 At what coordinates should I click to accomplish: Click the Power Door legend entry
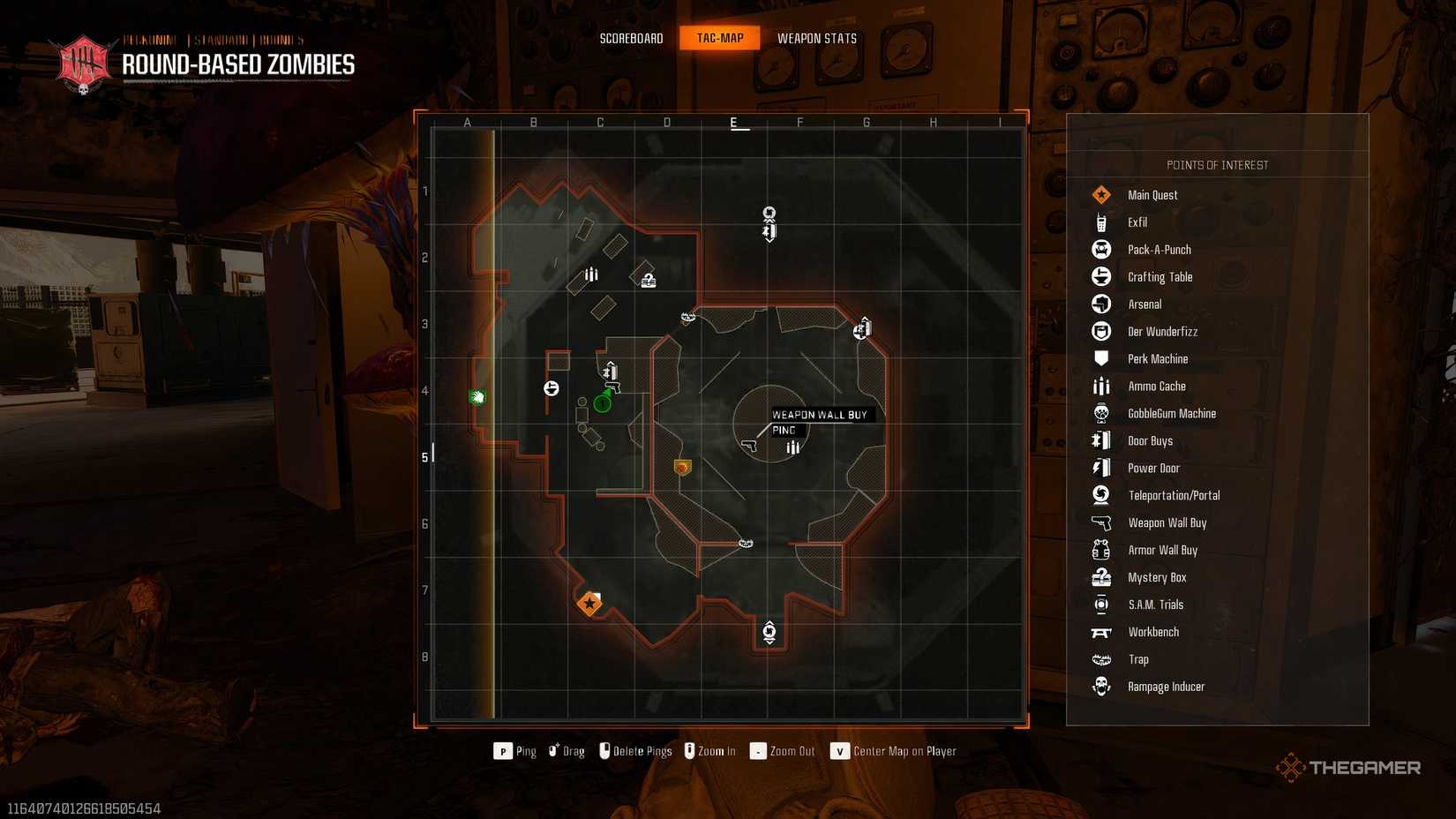point(1153,469)
